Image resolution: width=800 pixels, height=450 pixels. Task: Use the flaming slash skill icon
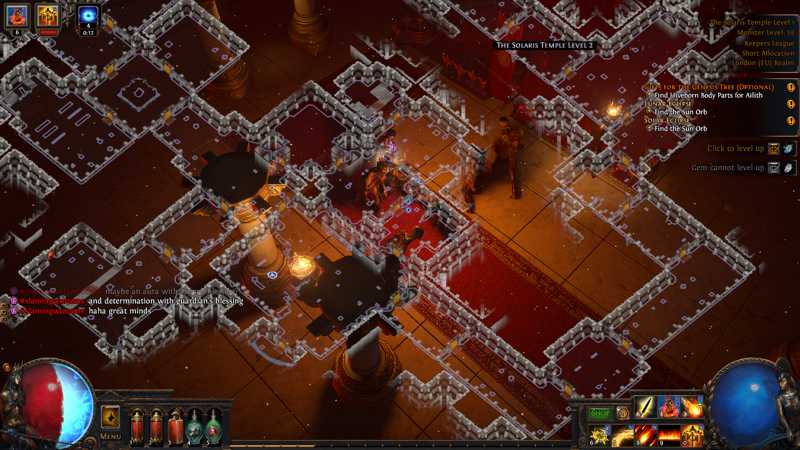tap(646, 435)
